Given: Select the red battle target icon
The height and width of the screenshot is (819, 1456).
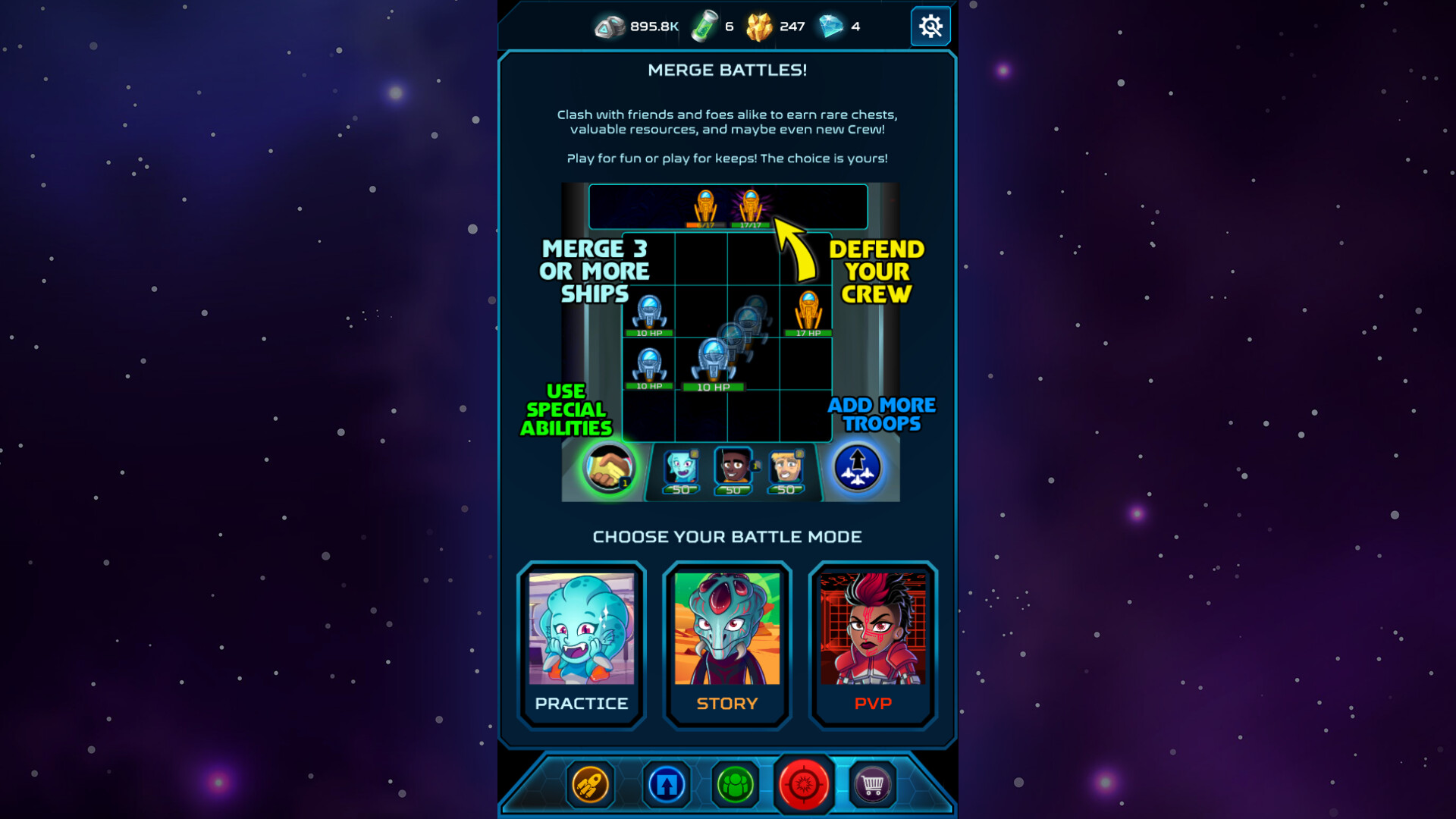Looking at the screenshot, I should tap(805, 785).
